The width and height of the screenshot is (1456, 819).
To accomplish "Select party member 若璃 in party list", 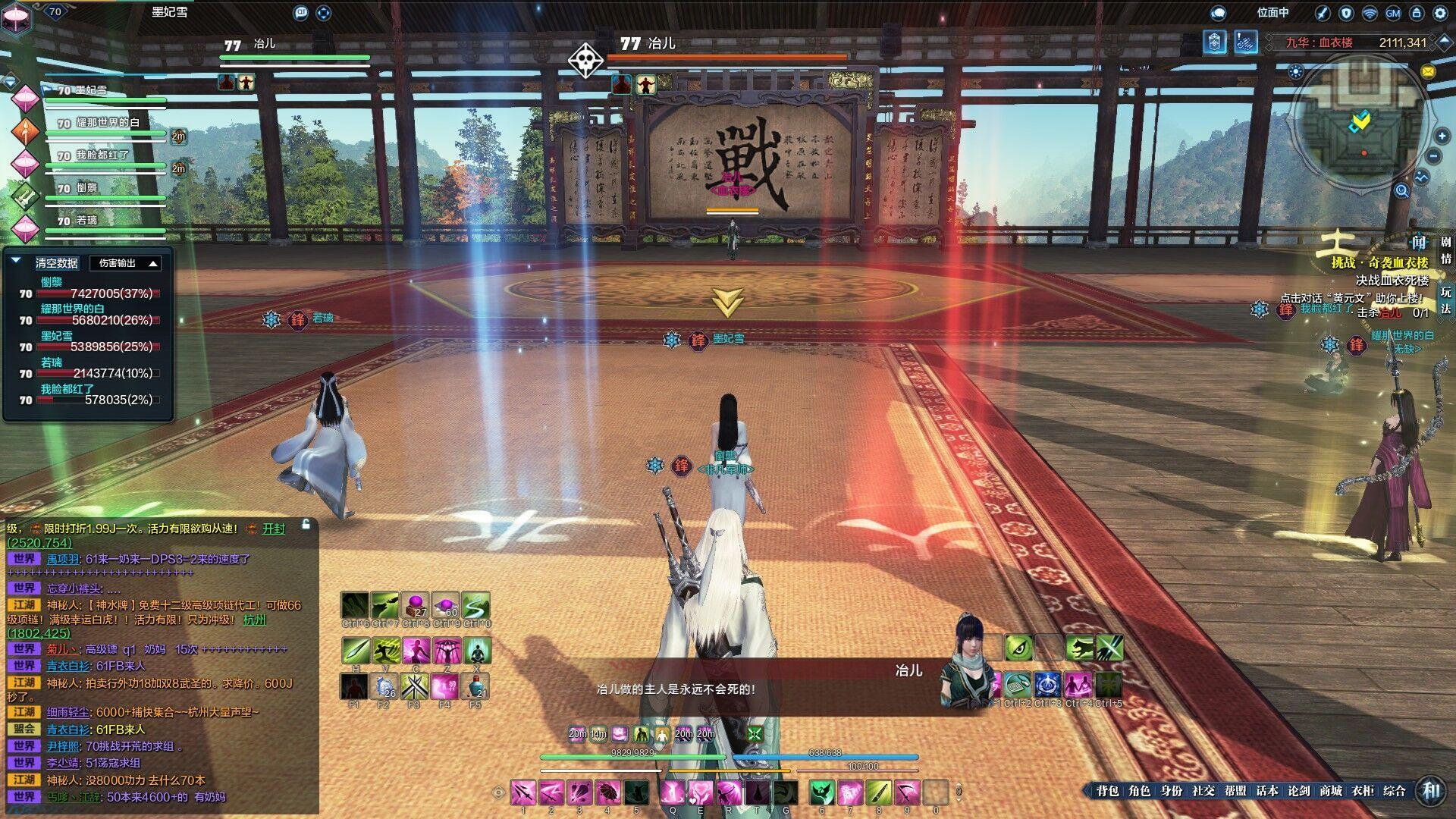I will (86, 221).
